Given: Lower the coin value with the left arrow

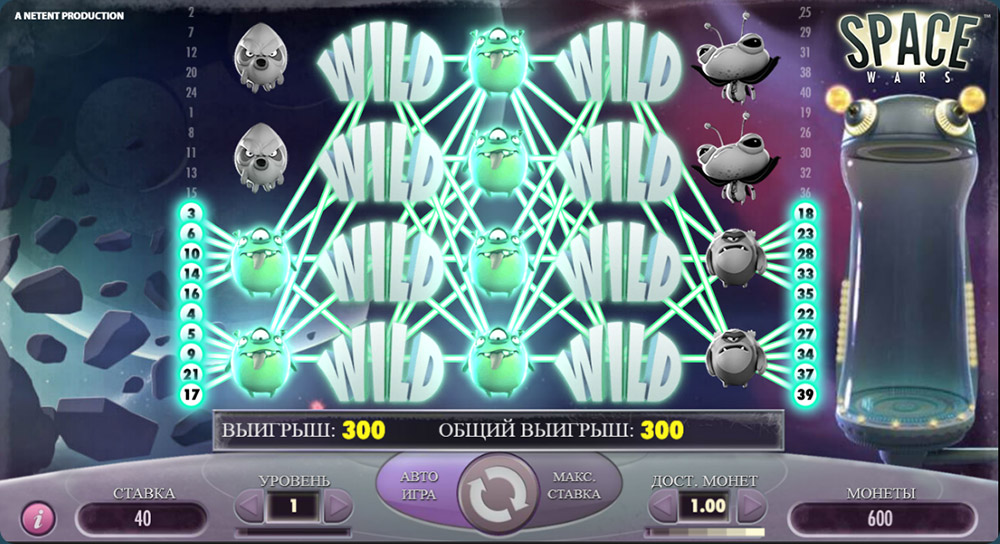Looking at the screenshot, I should click(663, 506).
